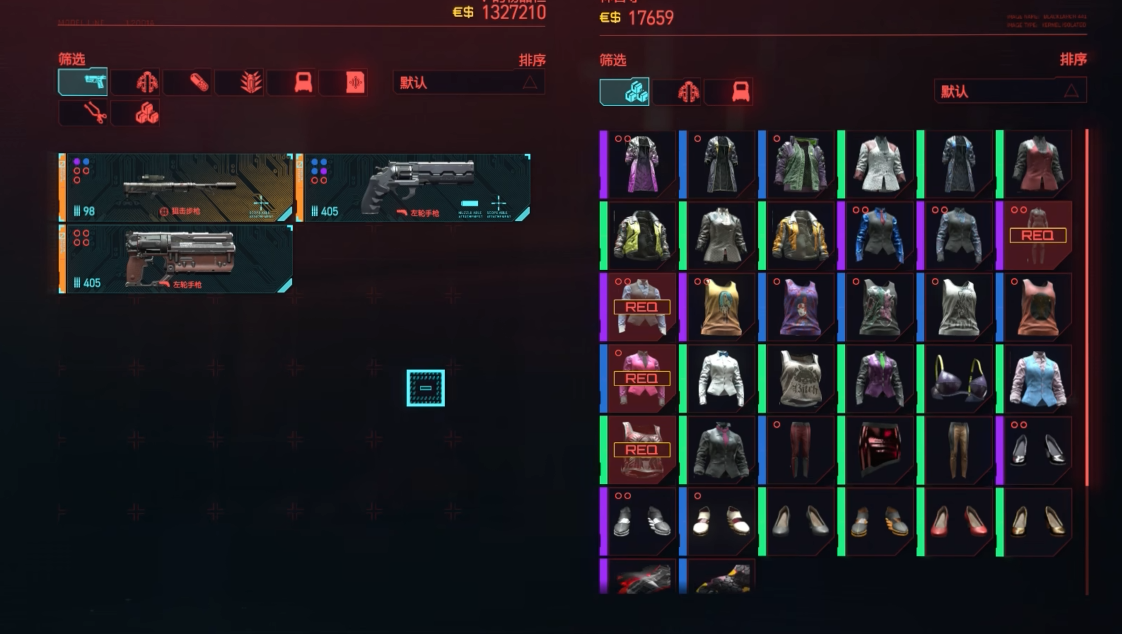Switch to the weapons pistol filter tab

pos(83,82)
